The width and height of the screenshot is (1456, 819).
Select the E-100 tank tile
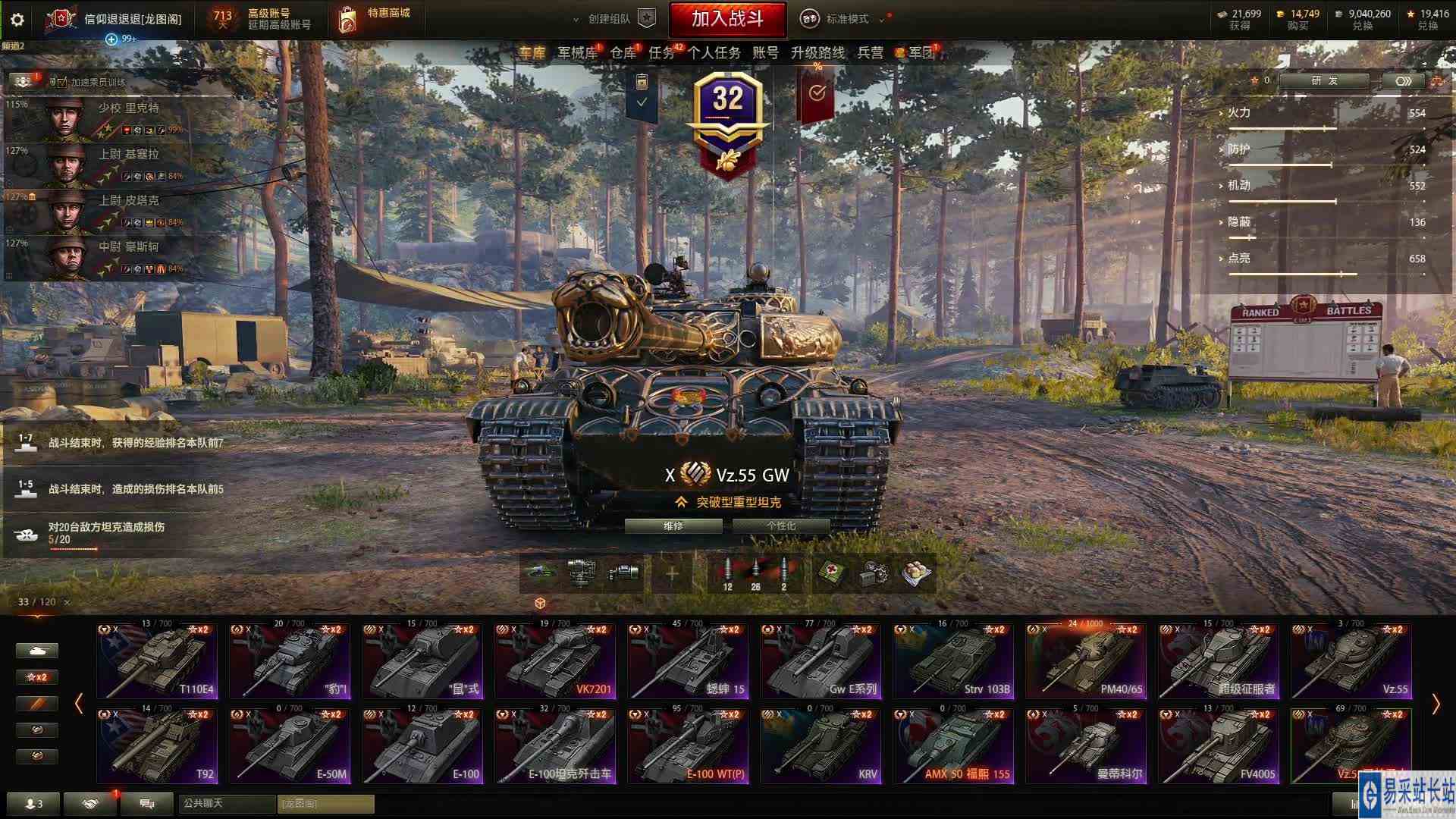coord(422,745)
